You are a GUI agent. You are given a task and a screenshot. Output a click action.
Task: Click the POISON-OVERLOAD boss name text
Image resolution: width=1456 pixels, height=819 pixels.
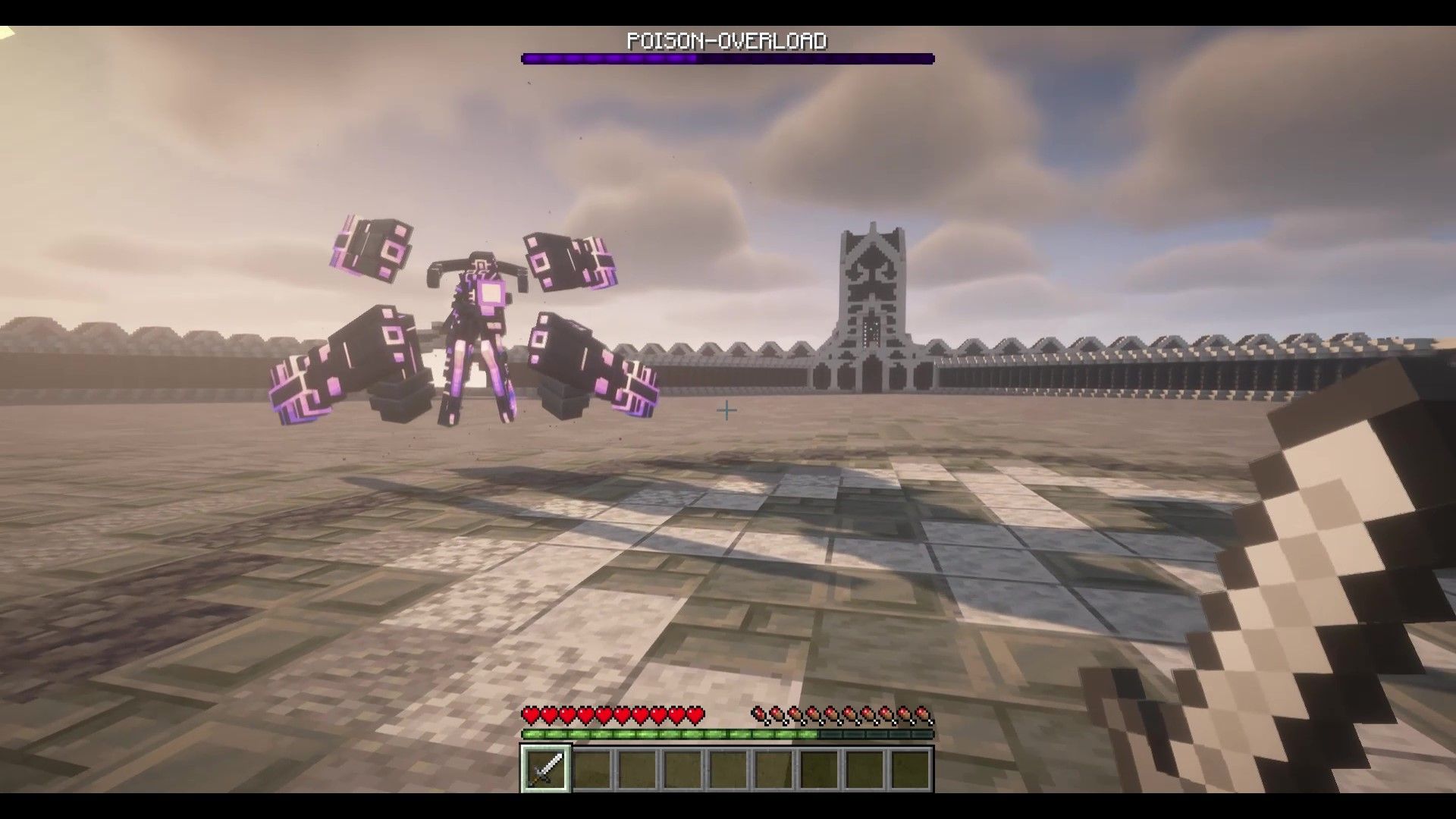pos(727,42)
